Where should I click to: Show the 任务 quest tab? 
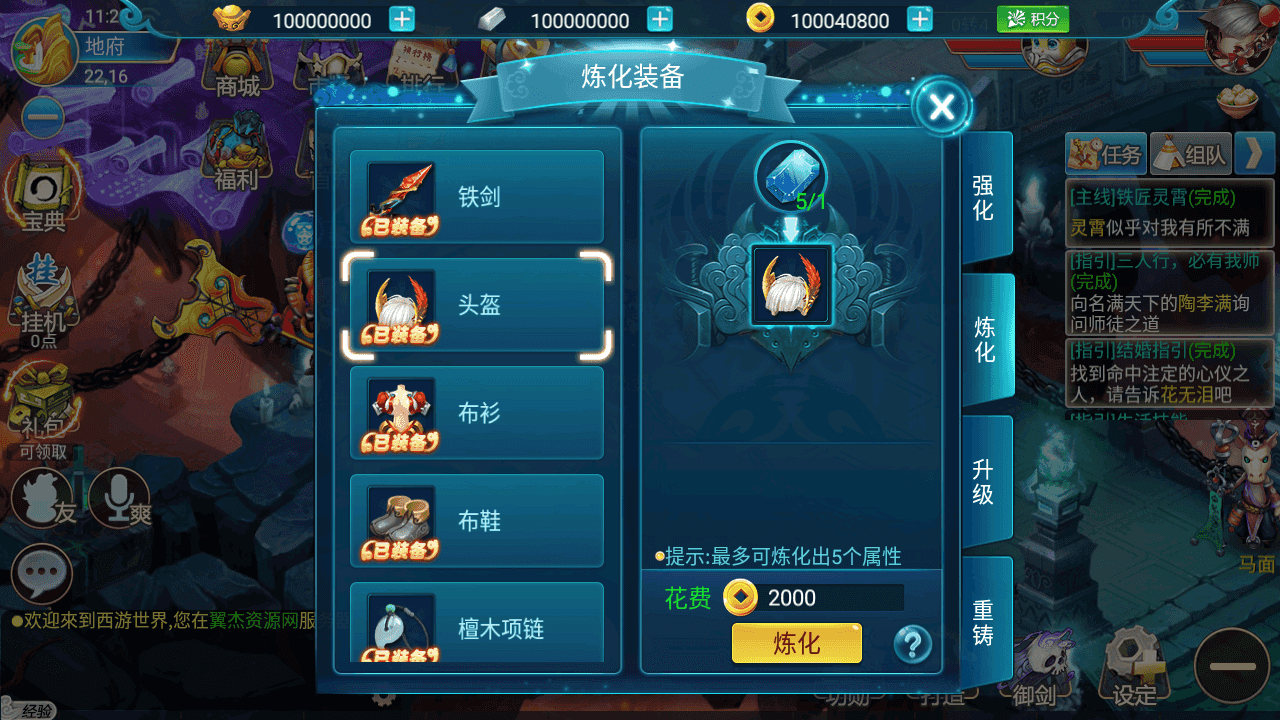pos(1105,154)
